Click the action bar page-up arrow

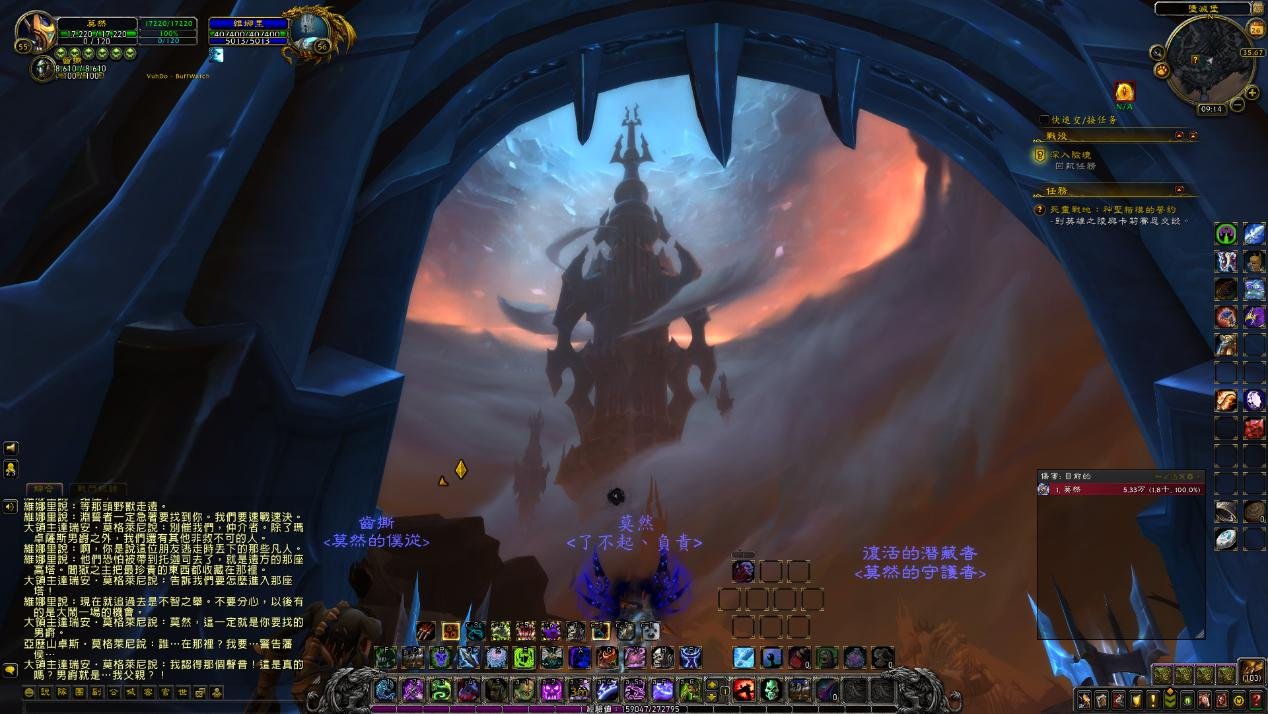point(712,684)
